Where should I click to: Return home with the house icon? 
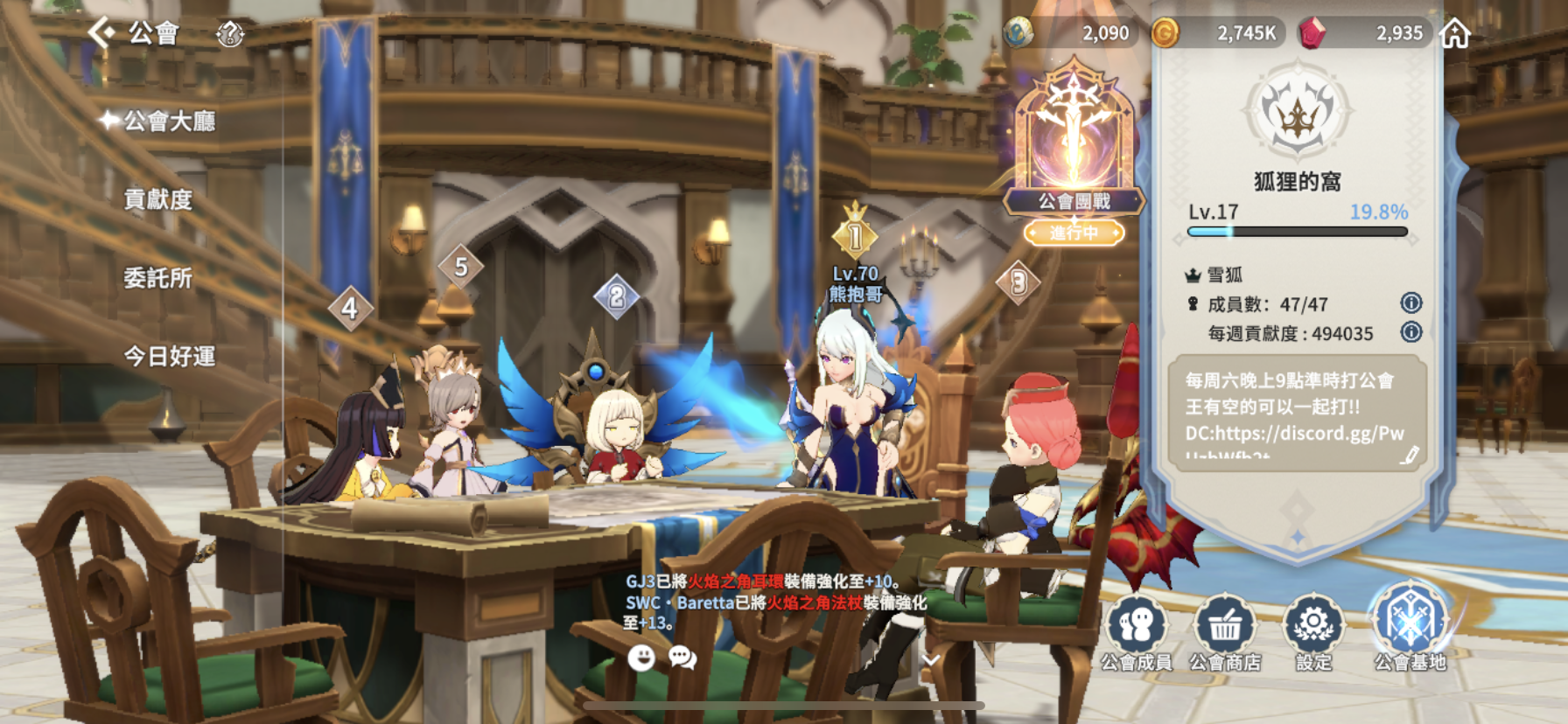click(1455, 34)
